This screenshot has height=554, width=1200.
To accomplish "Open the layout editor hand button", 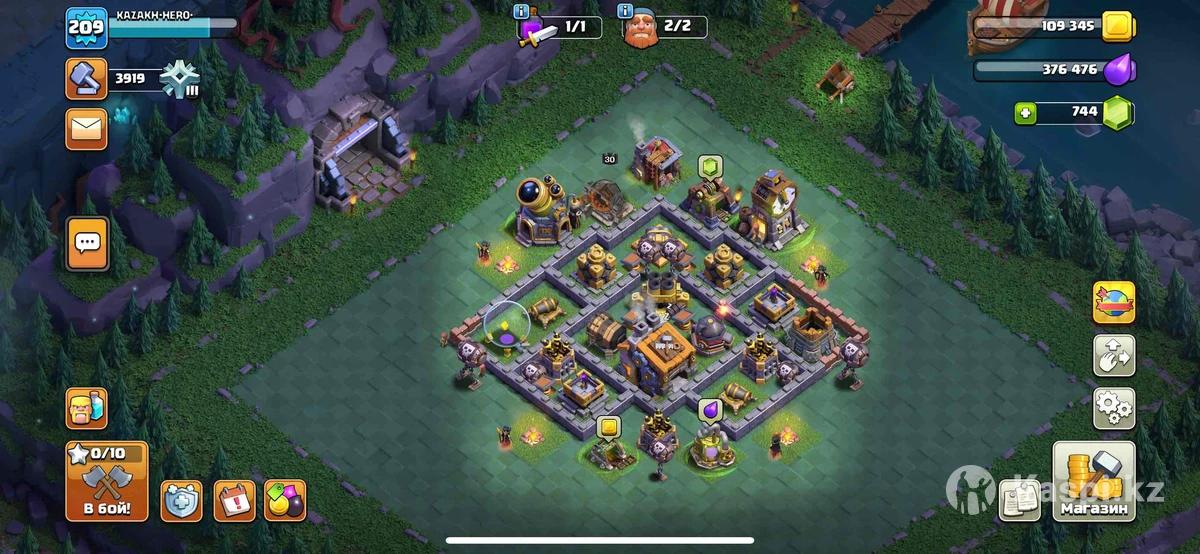I will (x=1114, y=355).
